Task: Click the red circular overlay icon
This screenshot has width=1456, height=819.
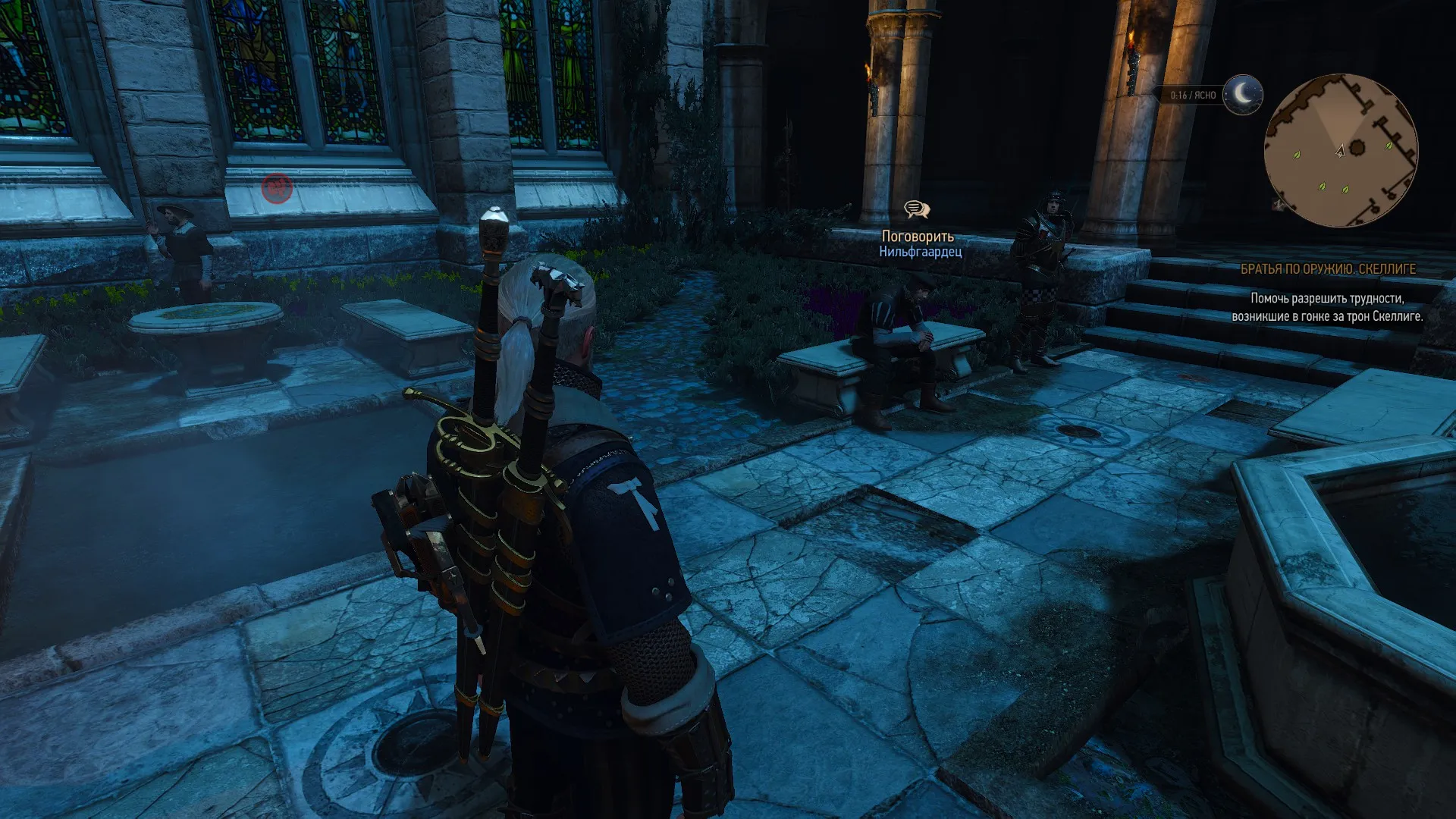Action: point(277,187)
